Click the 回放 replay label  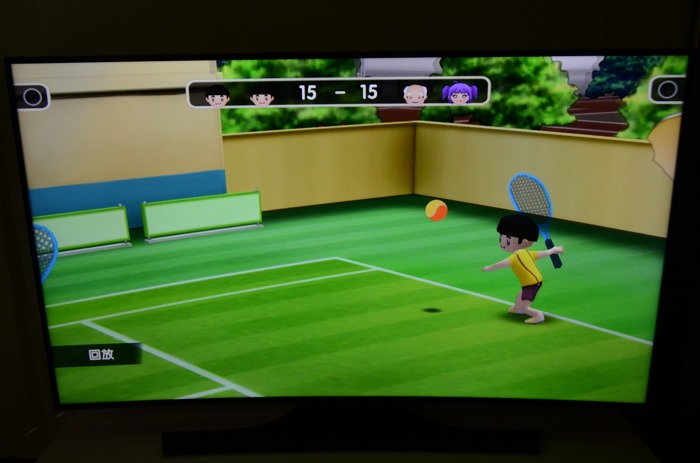[100, 354]
